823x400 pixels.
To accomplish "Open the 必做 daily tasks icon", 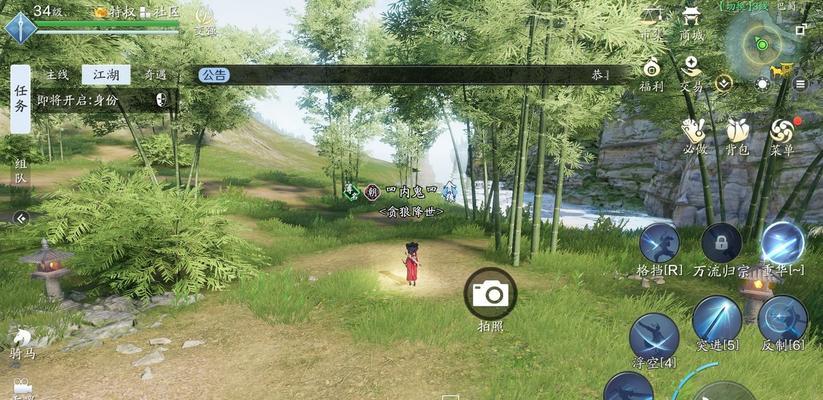I will coord(694,132).
